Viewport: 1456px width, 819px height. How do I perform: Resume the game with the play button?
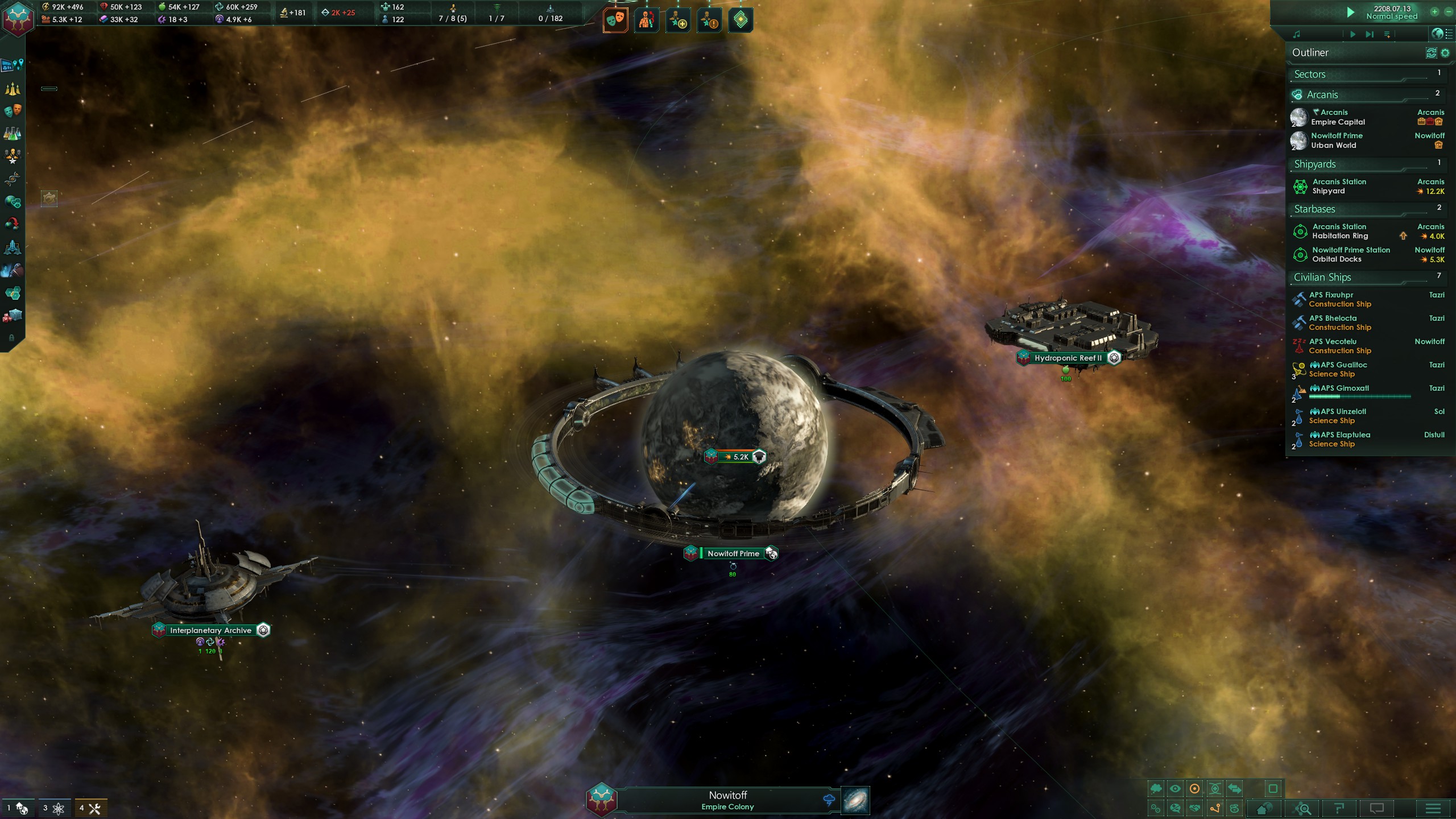[1351, 13]
